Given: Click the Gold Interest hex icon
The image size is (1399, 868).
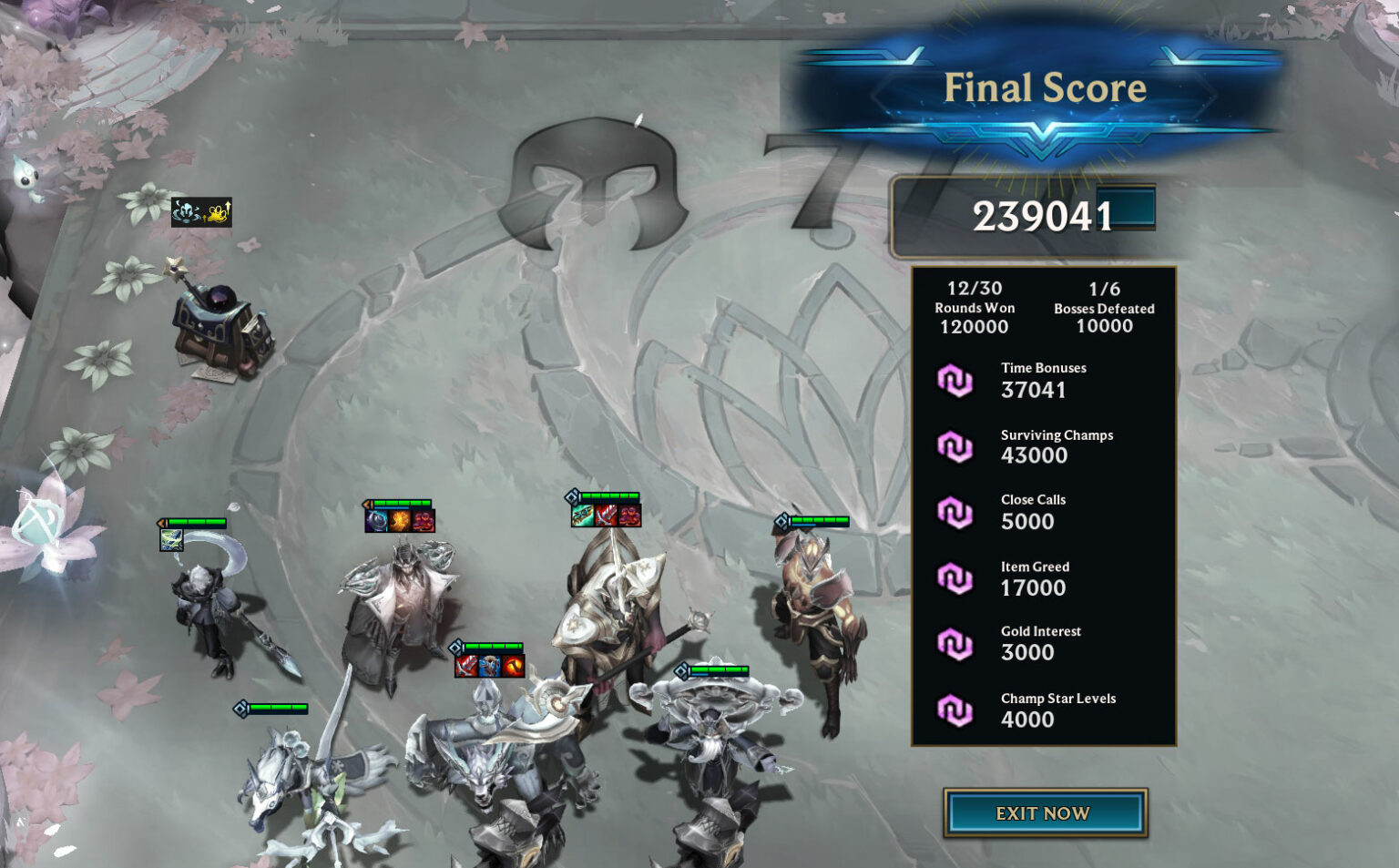Looking at the screenshot, I should point(957,642).
